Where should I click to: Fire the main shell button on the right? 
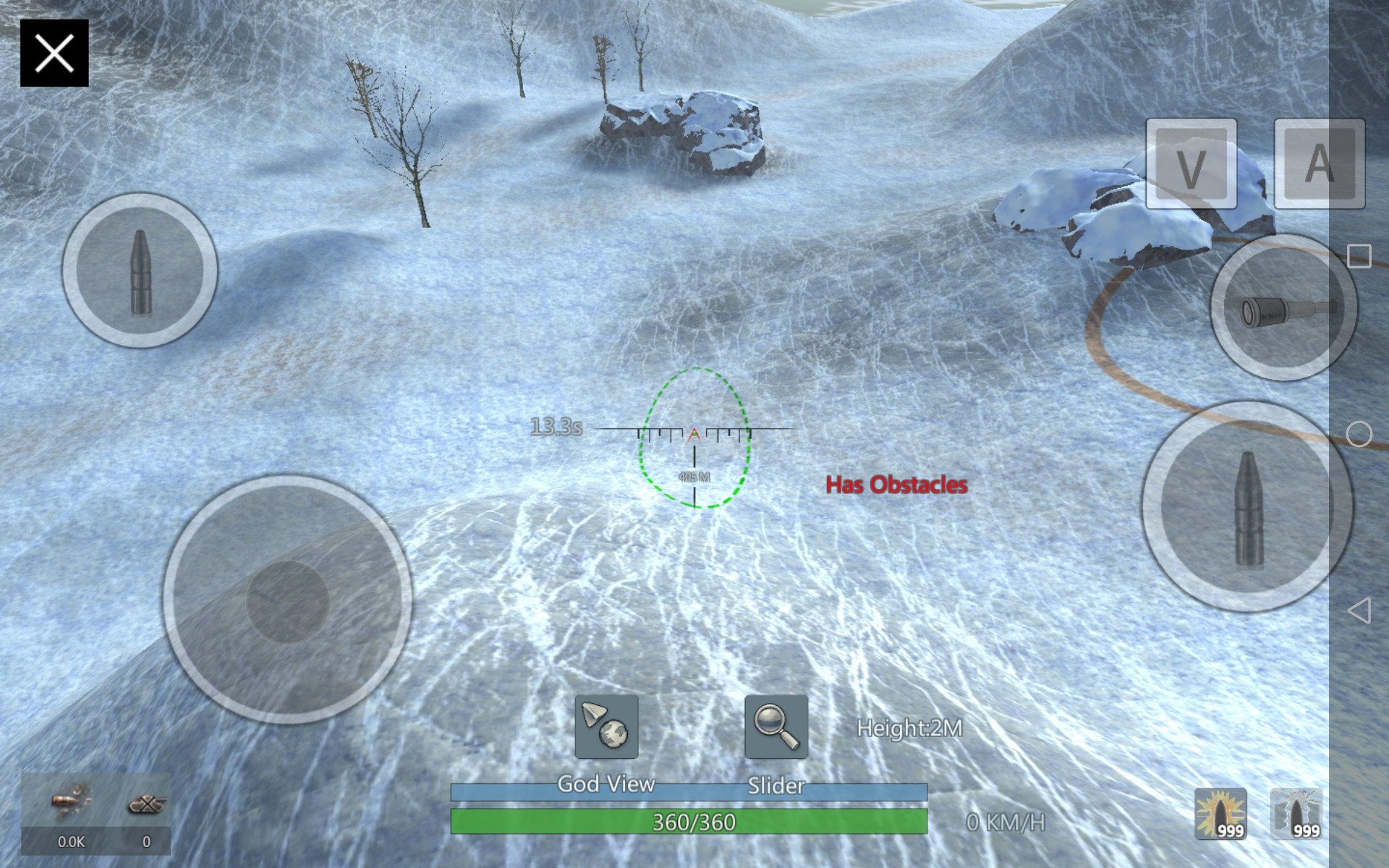coord(1247,507)
